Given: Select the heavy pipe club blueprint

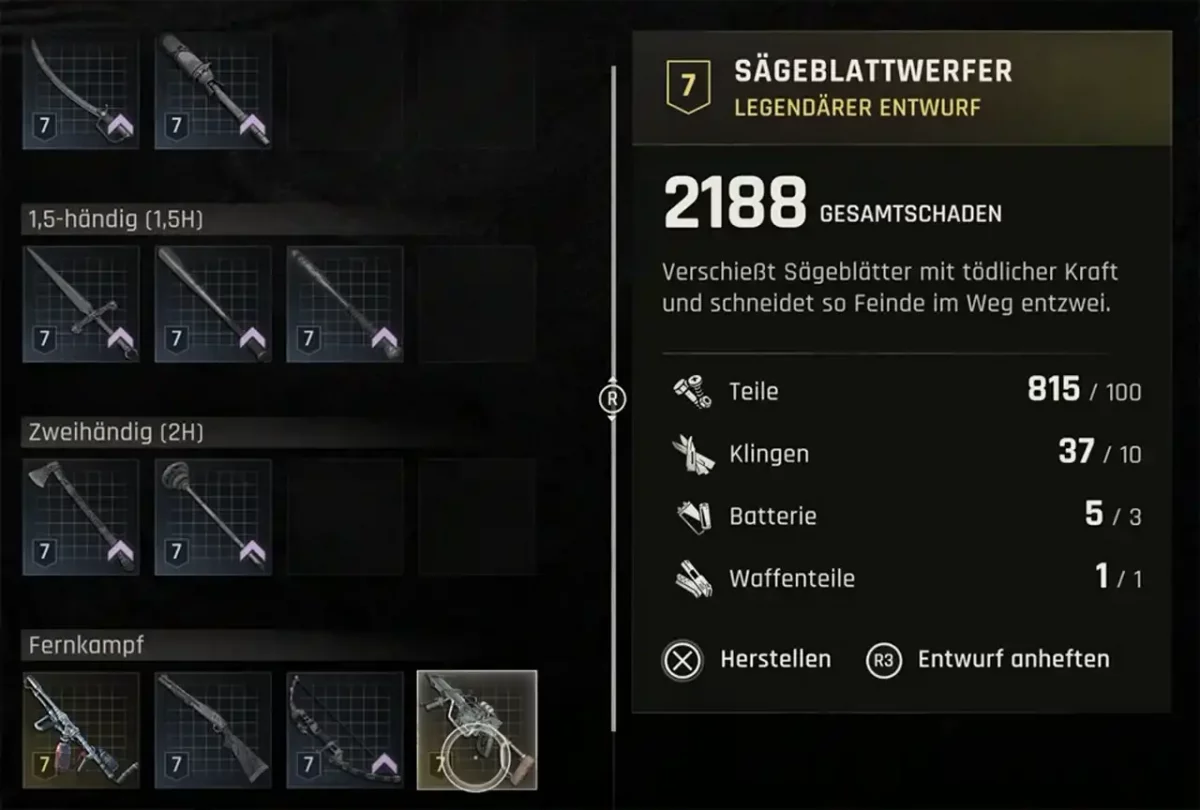Looking at the screenshot, I should [213, 91].
